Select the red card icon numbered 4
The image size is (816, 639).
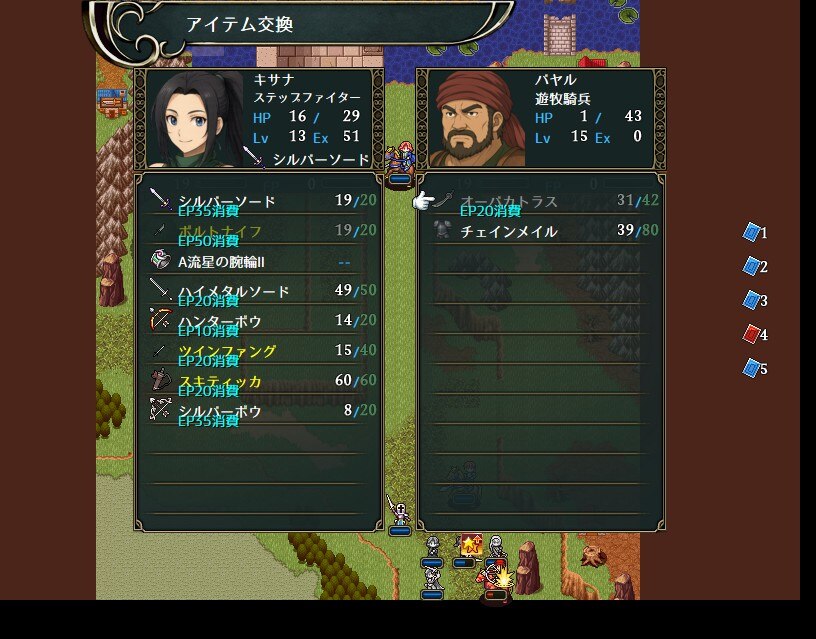[x=752, y=335]
